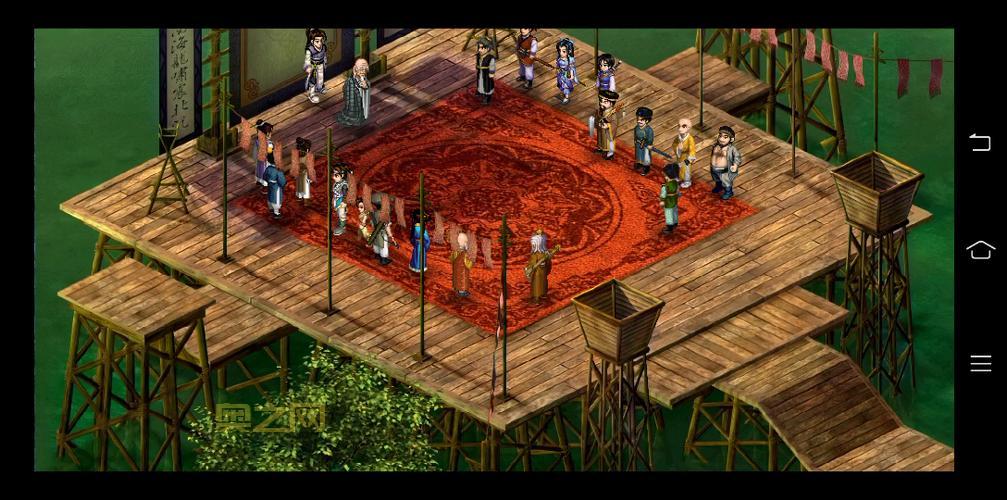Tap the Android home navigation button

point(981,250)
